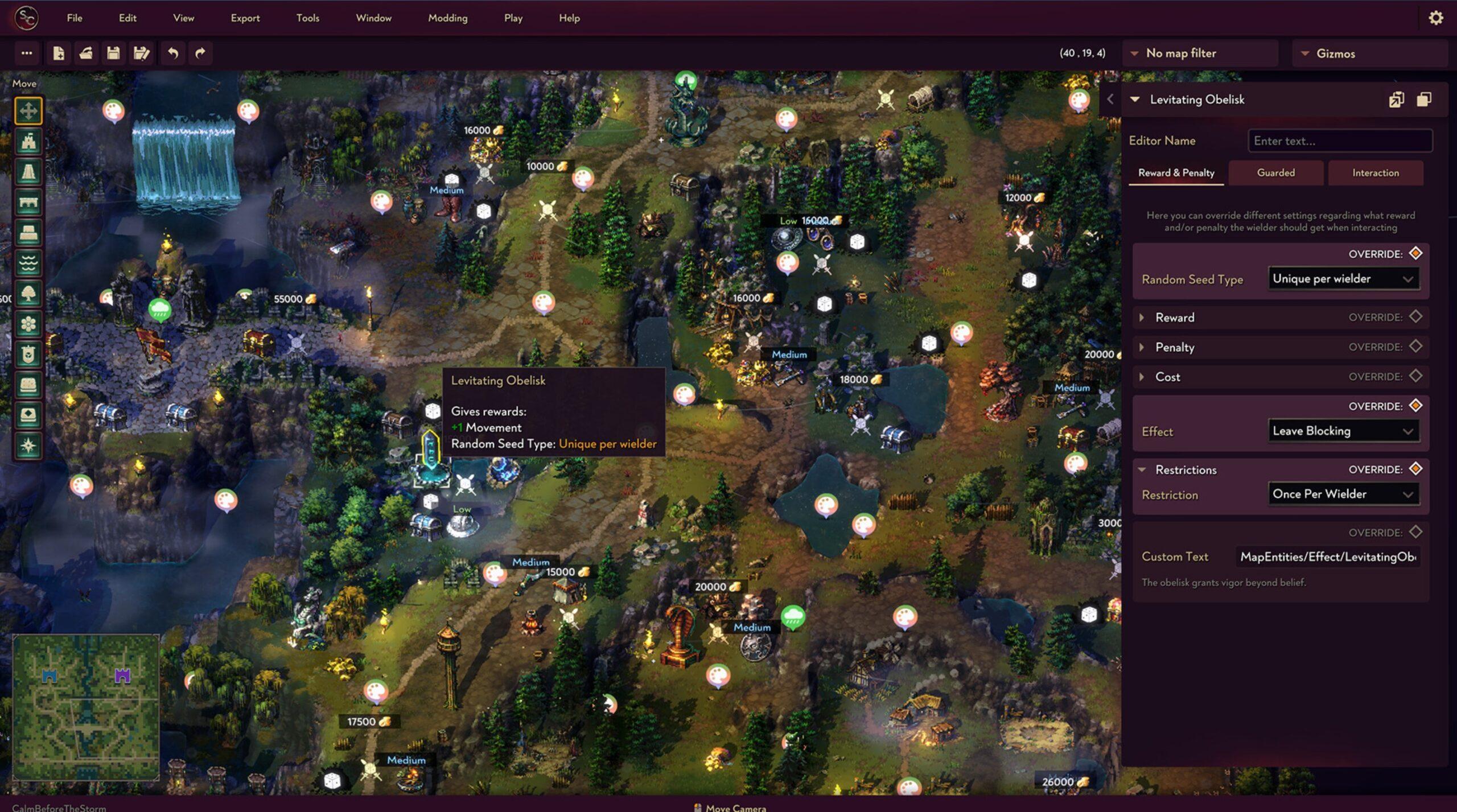
Task: Switch to the Interaction tab
Action: [1375, 172]
